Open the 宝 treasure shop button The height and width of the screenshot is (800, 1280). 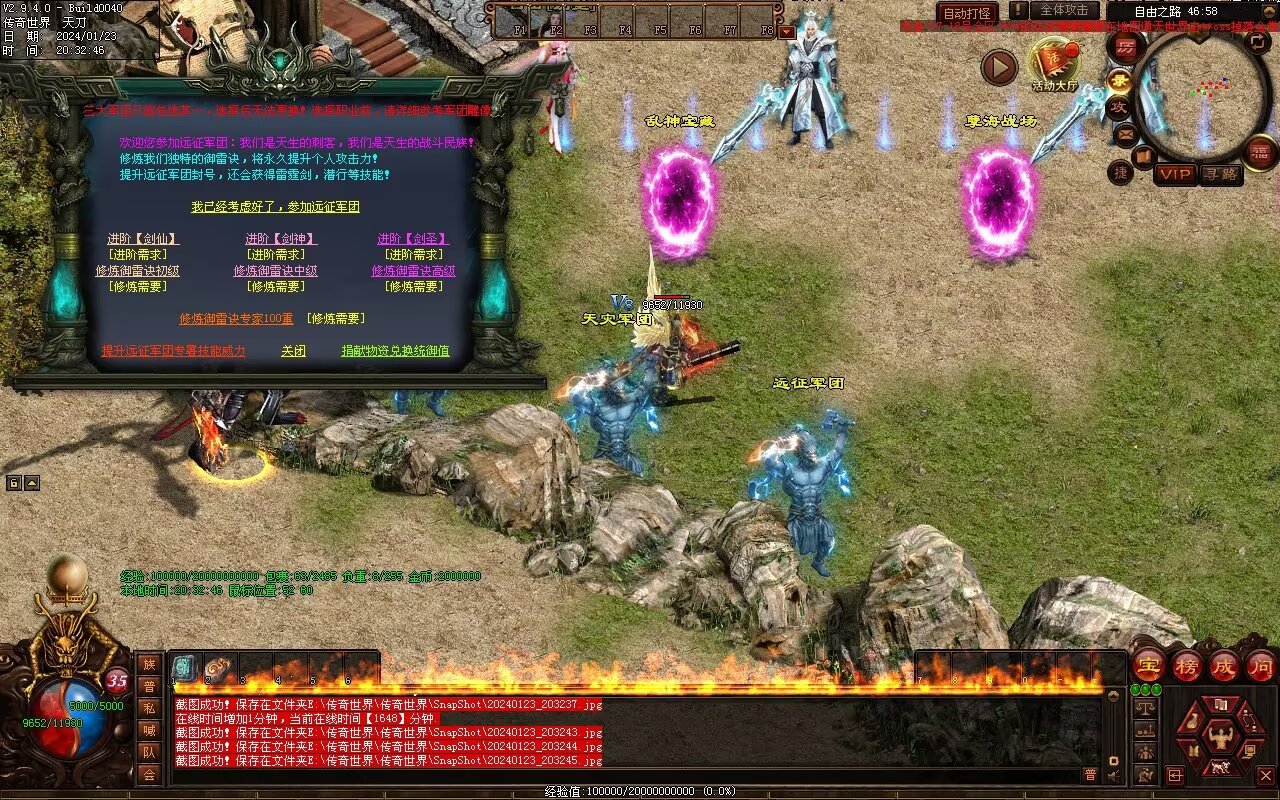(1149, 665)
